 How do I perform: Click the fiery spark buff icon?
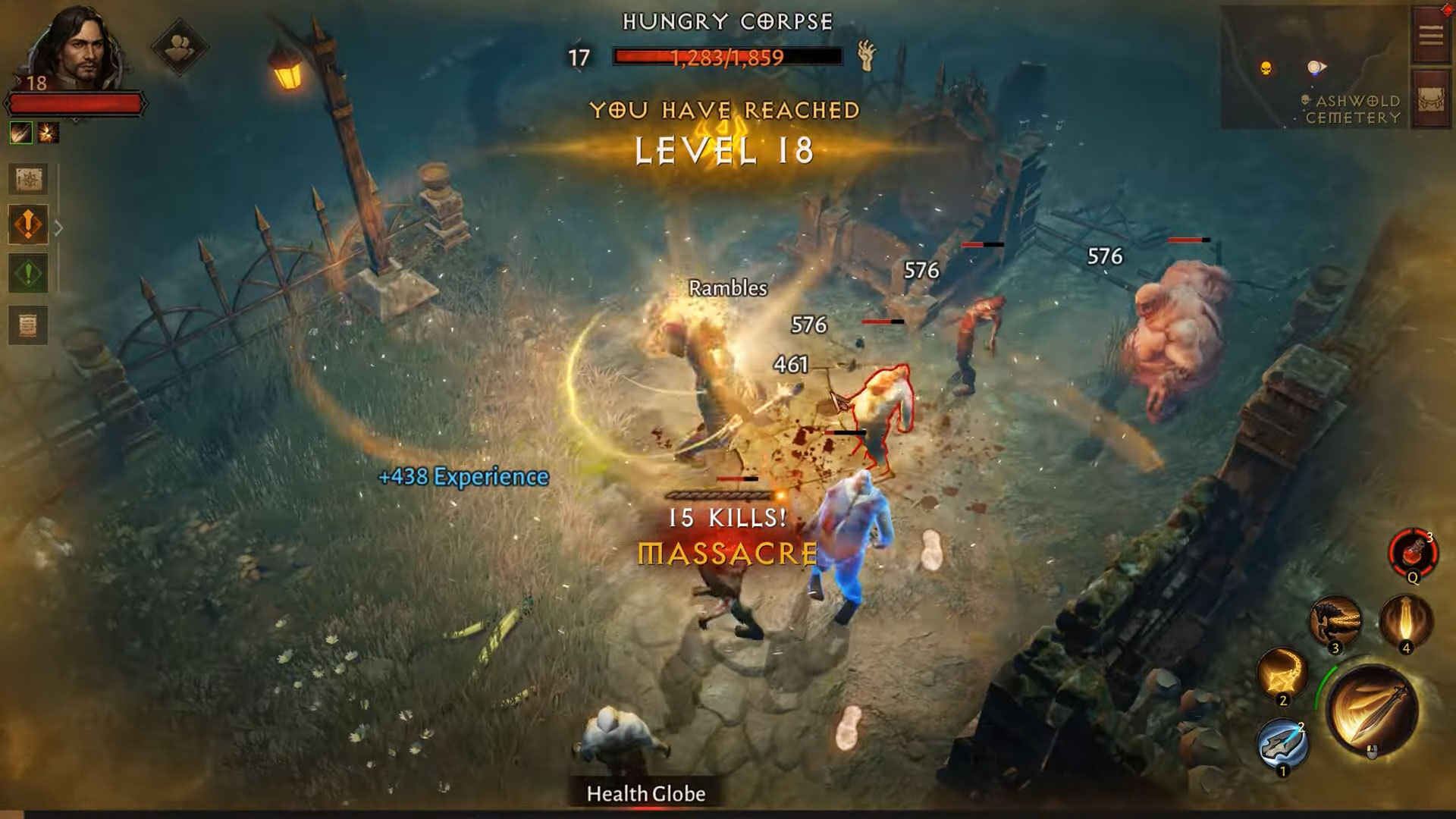49,133
